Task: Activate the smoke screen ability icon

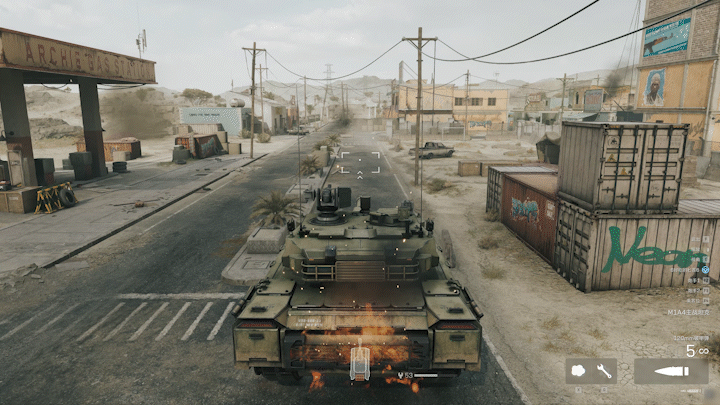Action: 579,371
